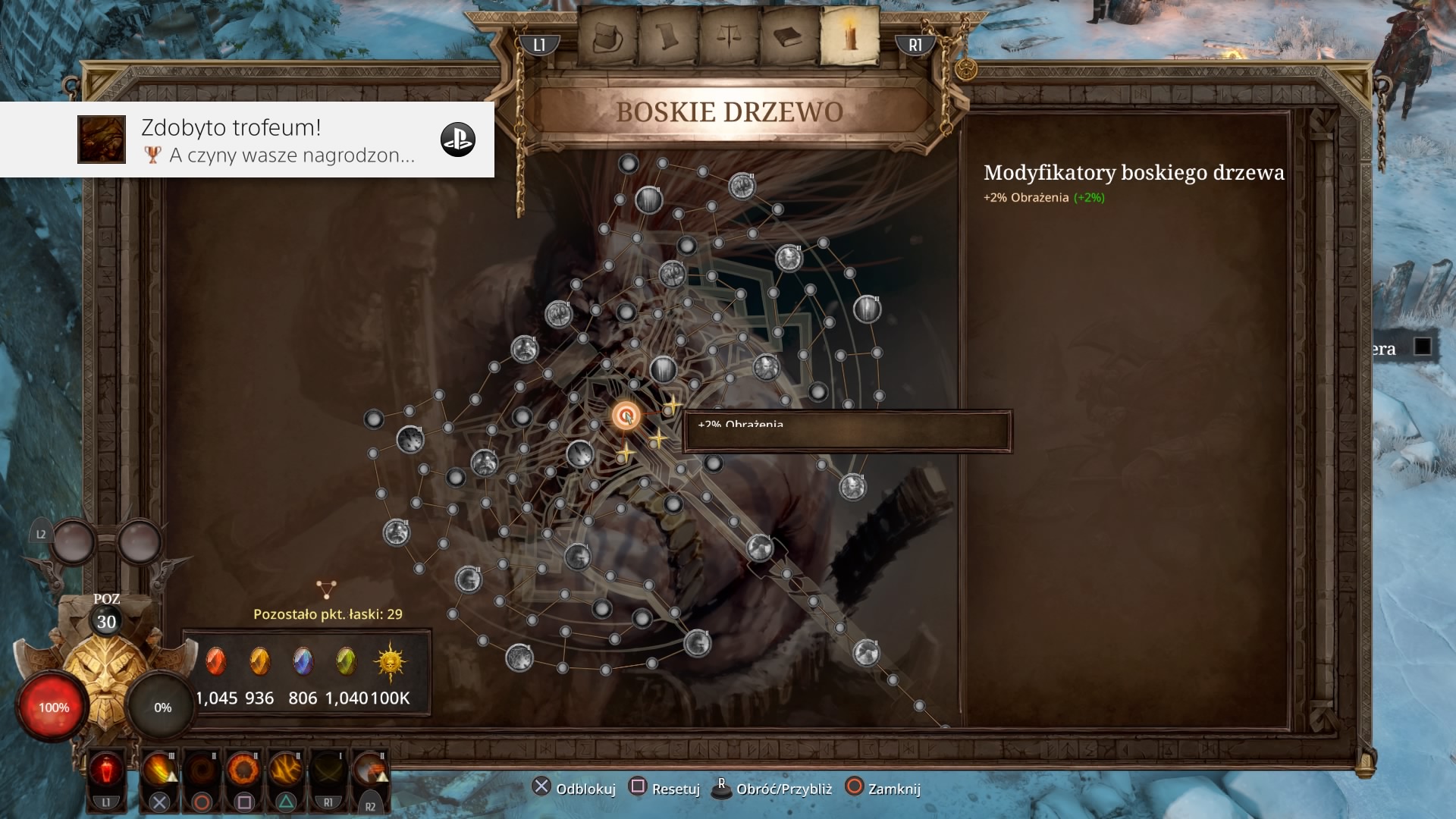Activate the dark vortex skill
1456x819 pixels.
[202, 771]
